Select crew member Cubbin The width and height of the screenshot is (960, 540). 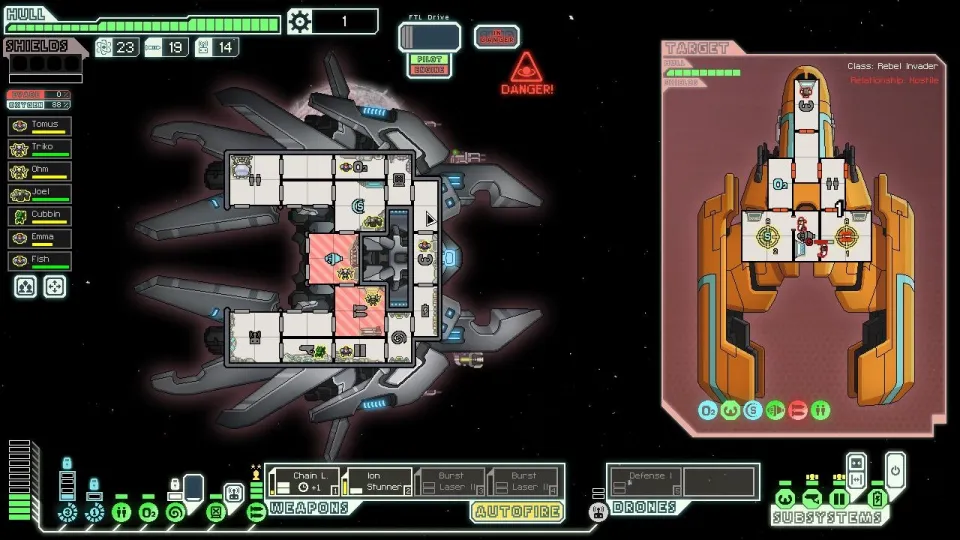pyautogui.click(x=40, y=216)
